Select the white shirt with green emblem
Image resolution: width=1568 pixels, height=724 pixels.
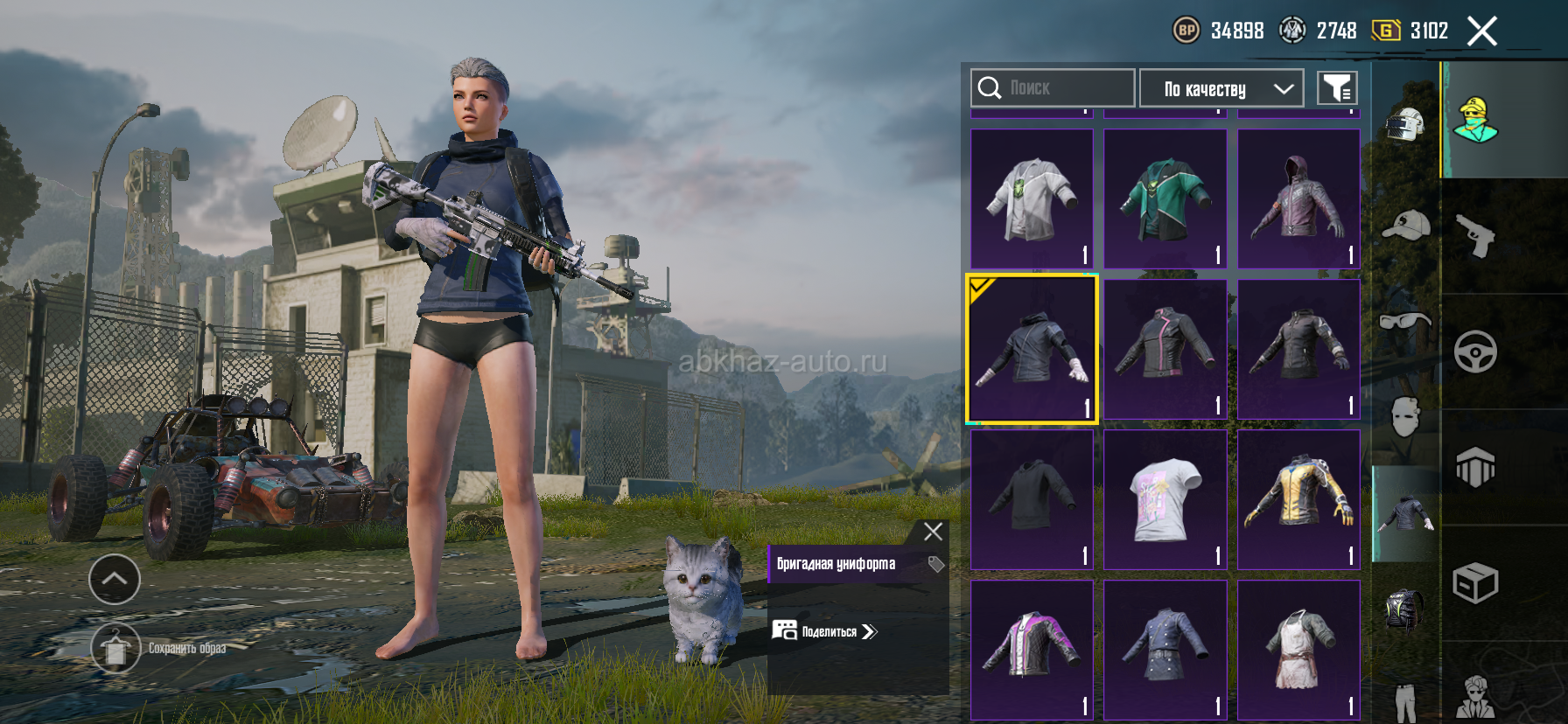1032,198
